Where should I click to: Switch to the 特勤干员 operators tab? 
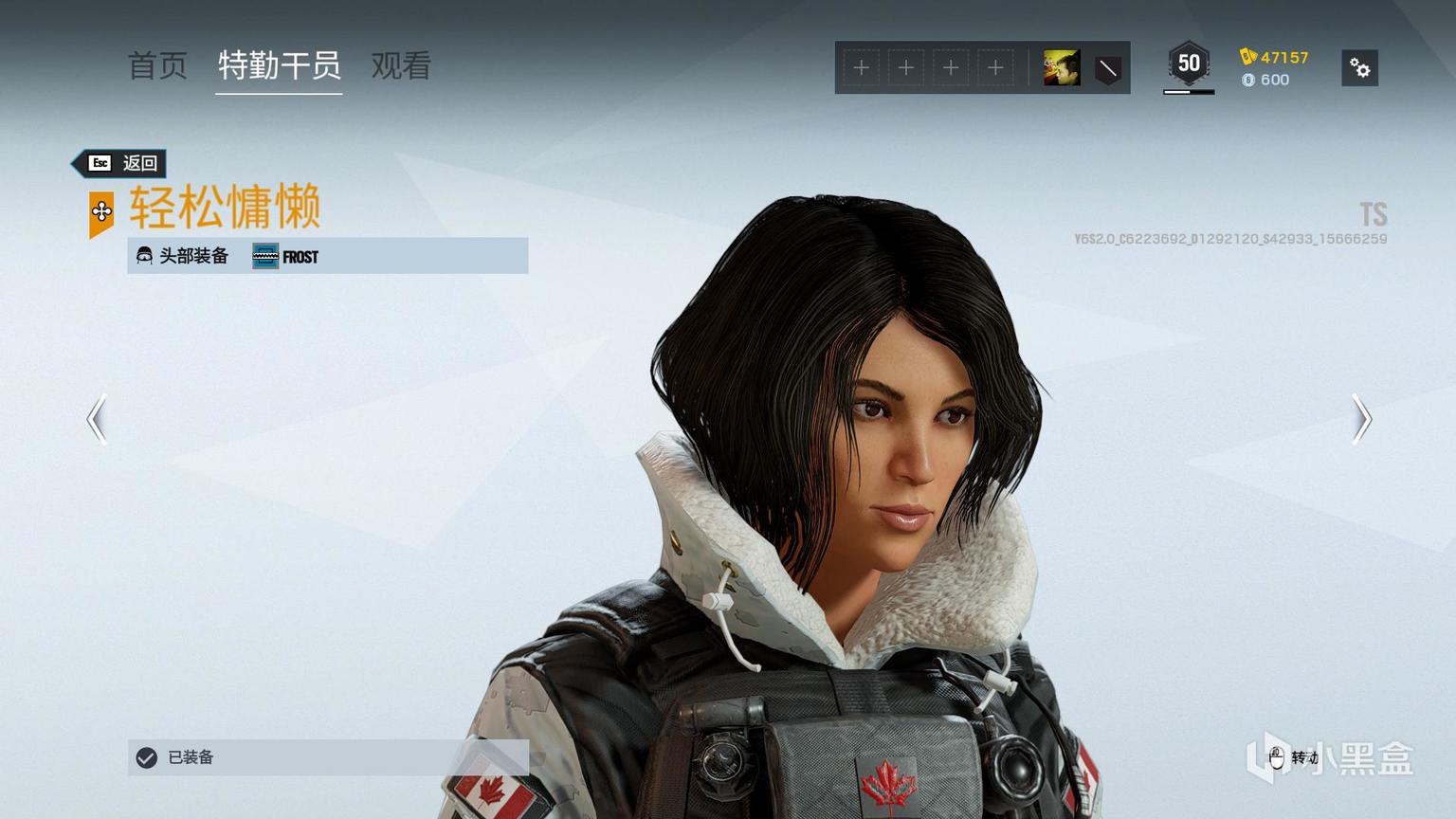(x=279, y=65)
